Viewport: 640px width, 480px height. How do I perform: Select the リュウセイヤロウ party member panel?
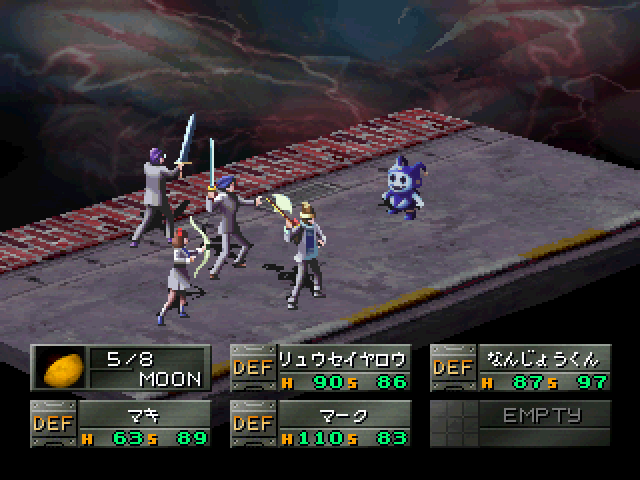point(320,368)
